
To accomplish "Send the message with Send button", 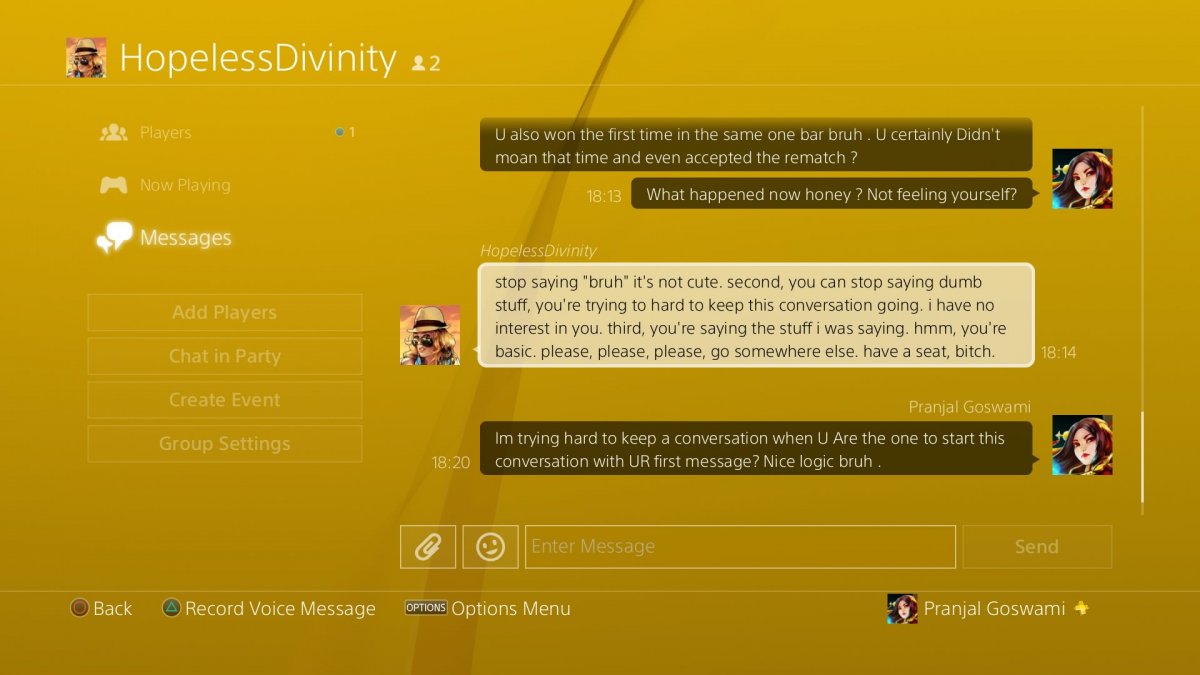I will click(1037, 547).
